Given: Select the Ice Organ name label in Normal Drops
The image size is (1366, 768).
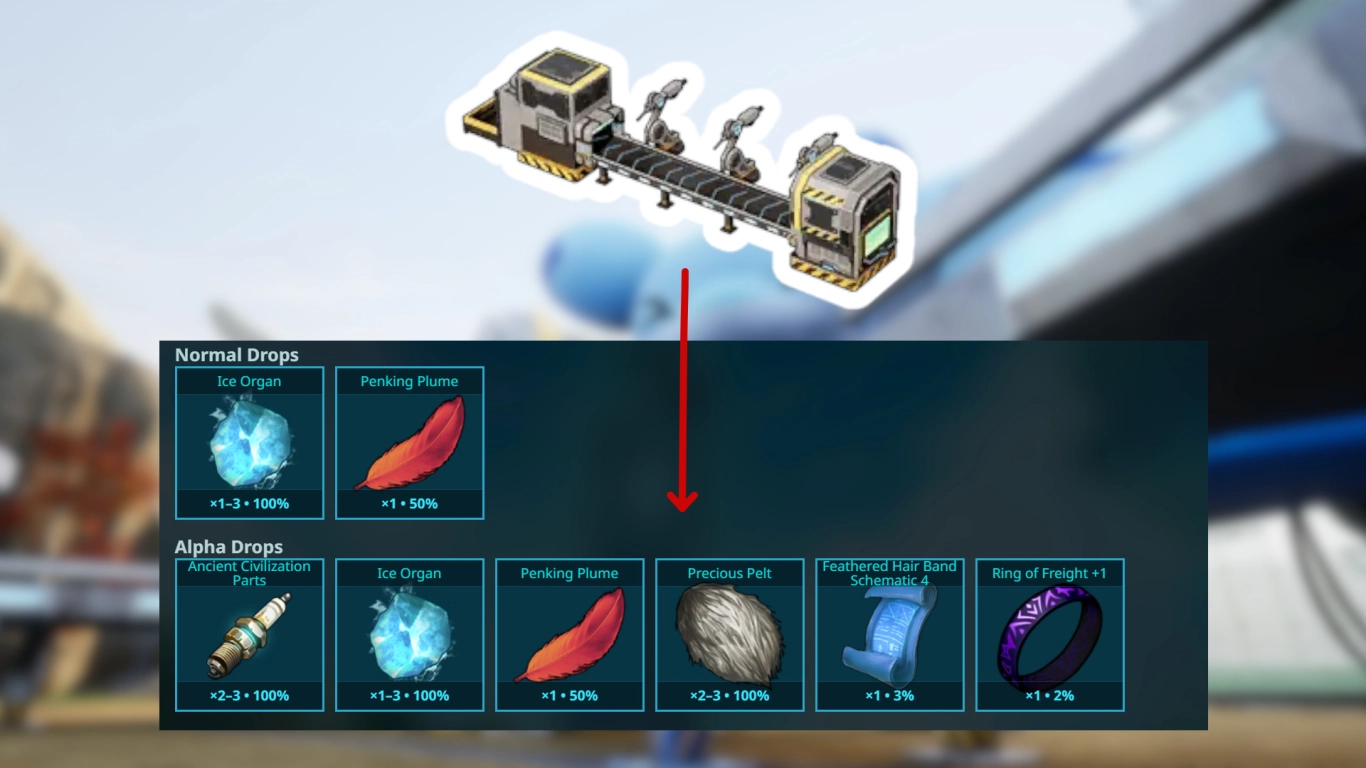Looking at the screenshot, I should (248, 381).
